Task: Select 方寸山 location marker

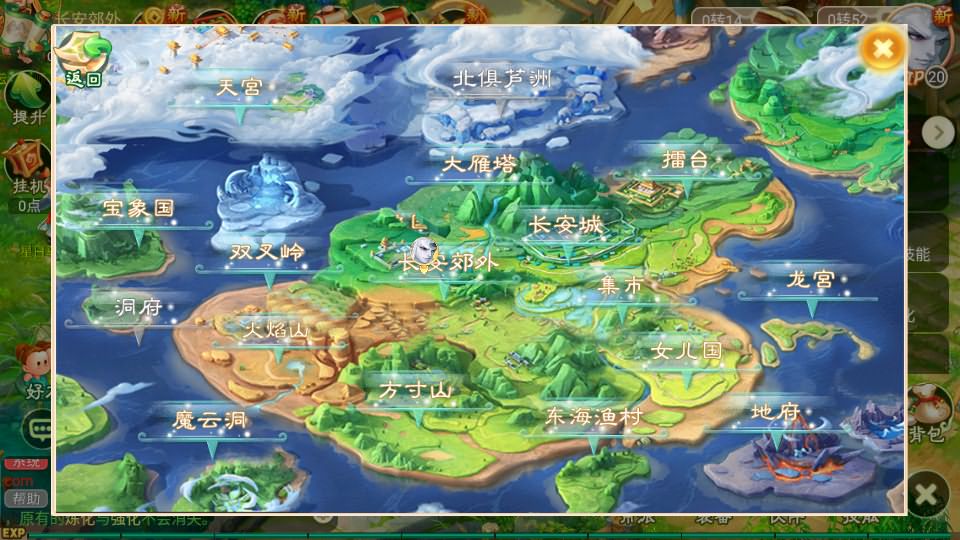Action: 417,391
